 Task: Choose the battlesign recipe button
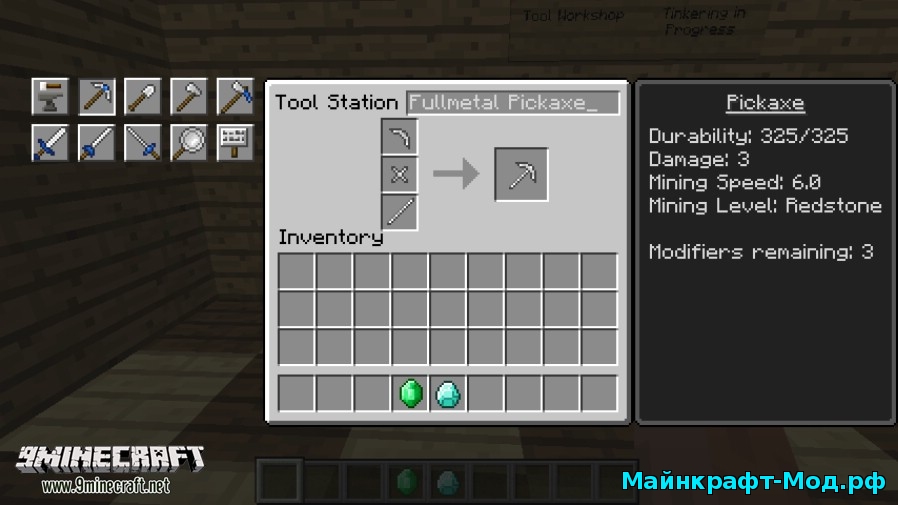[x=234, y=143]
